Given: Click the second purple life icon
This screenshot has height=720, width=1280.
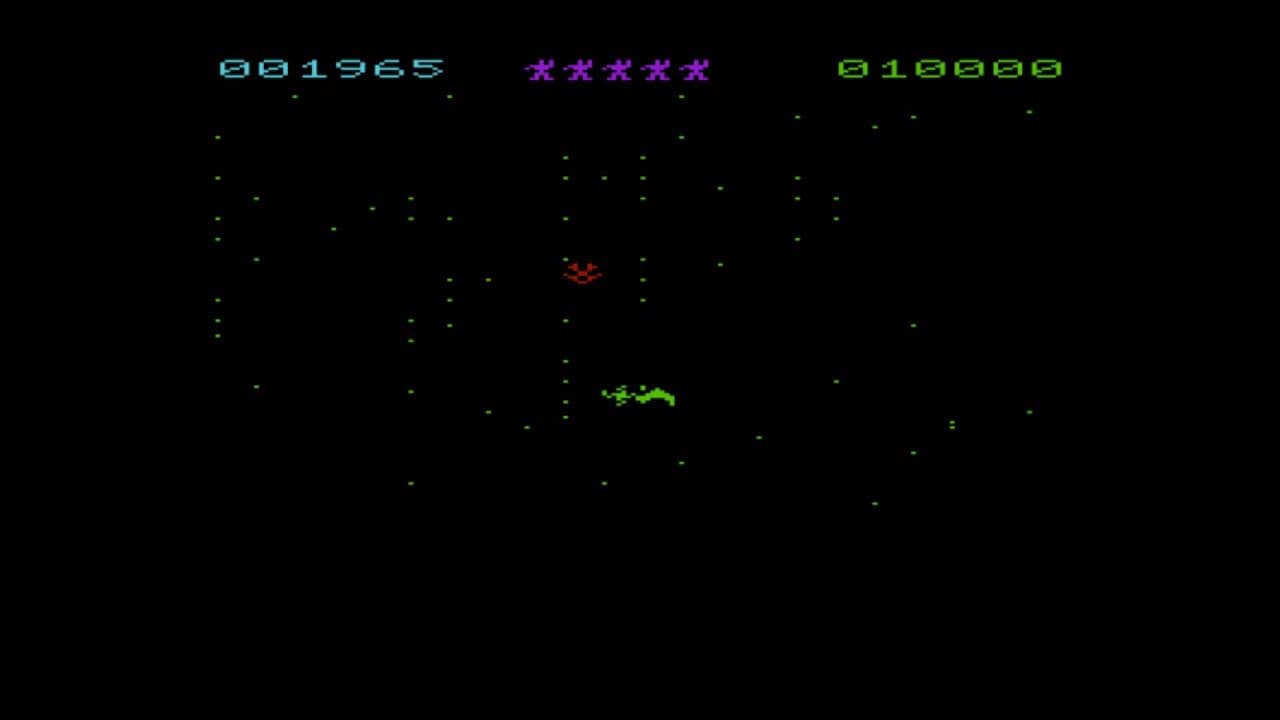Looking at the screenshot, I should point(578,70).
